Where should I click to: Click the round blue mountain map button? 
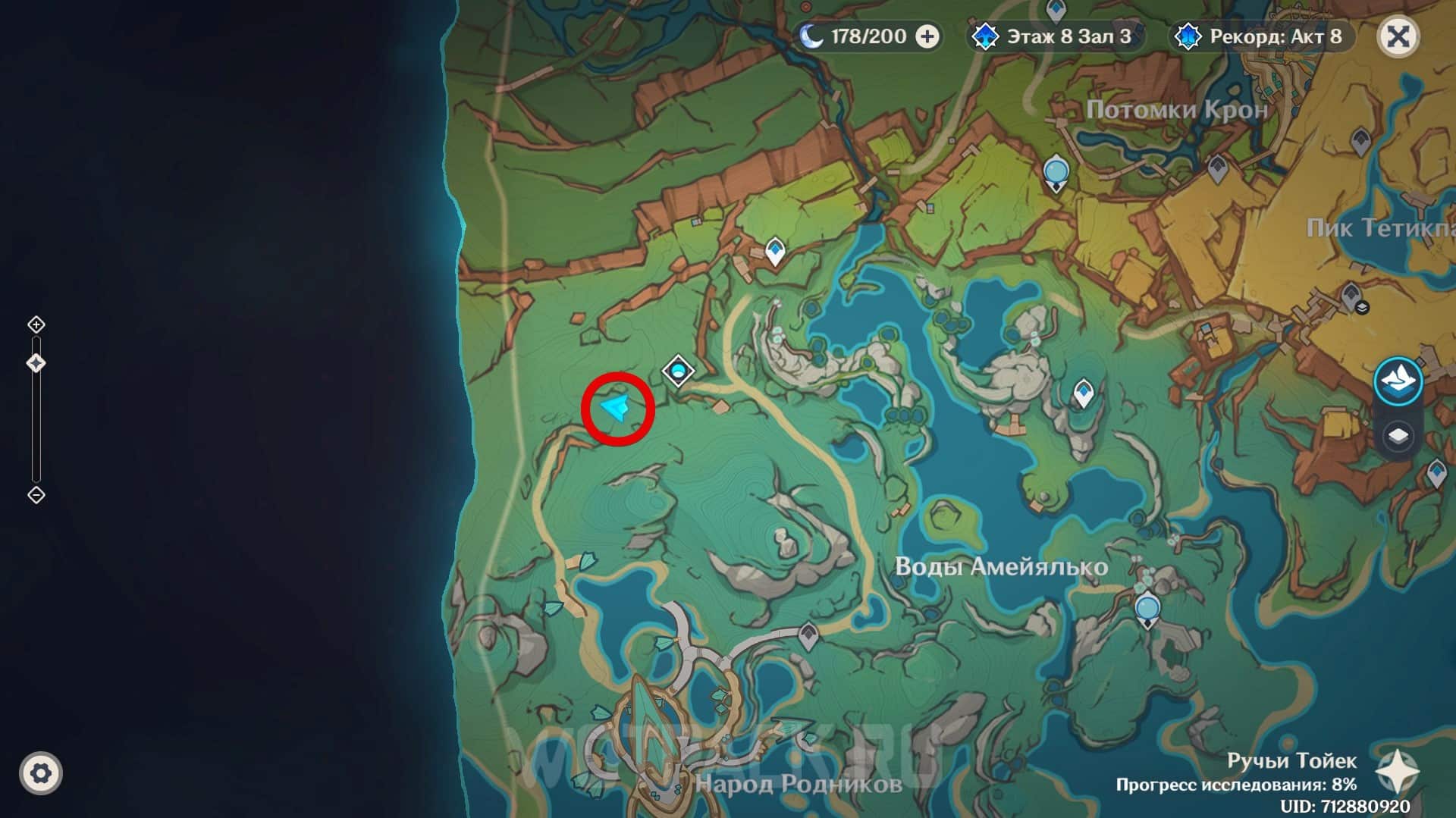[x=1398, y=380]
